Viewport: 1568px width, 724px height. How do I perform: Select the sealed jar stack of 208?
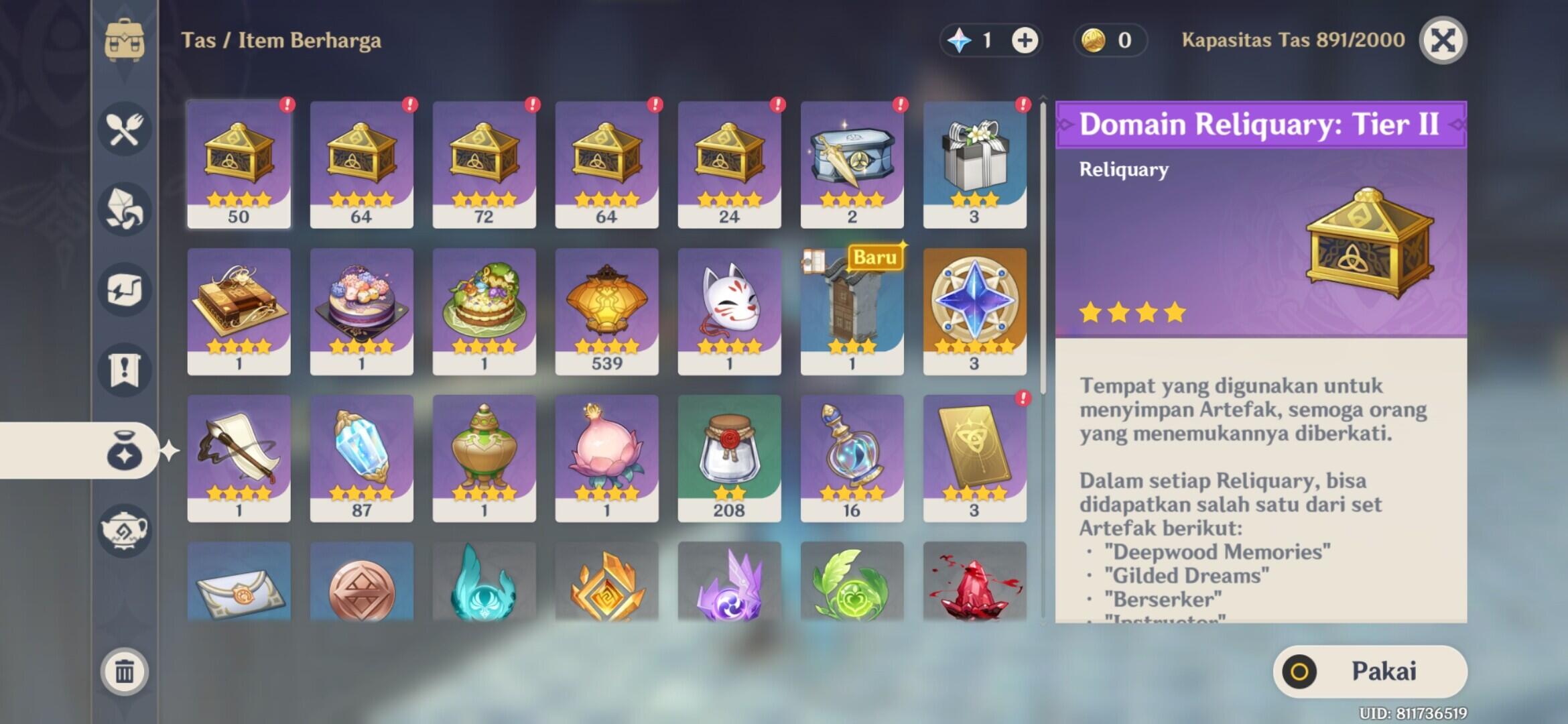point(729,458)
